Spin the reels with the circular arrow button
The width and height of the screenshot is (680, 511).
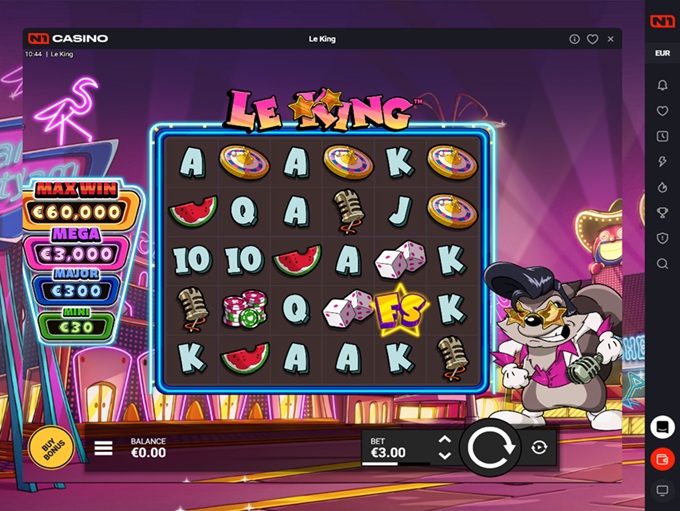pos(491,447)
